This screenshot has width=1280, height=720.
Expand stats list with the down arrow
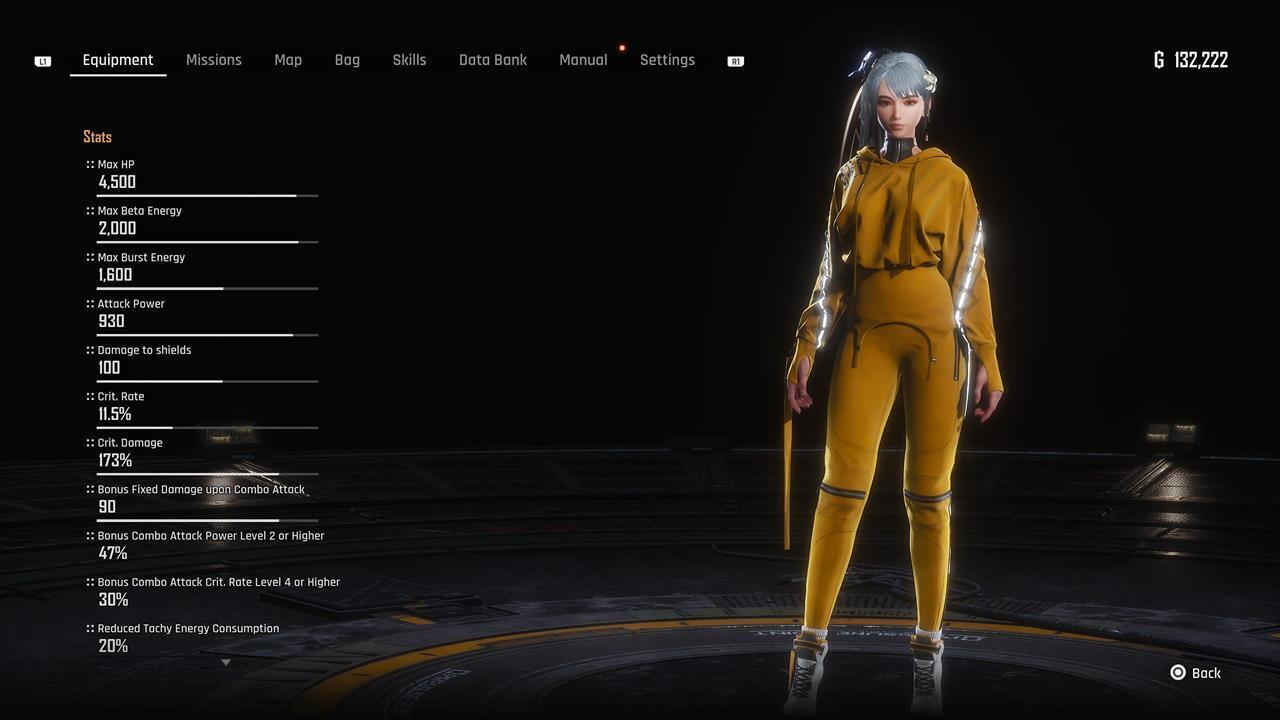click(226, 662)
